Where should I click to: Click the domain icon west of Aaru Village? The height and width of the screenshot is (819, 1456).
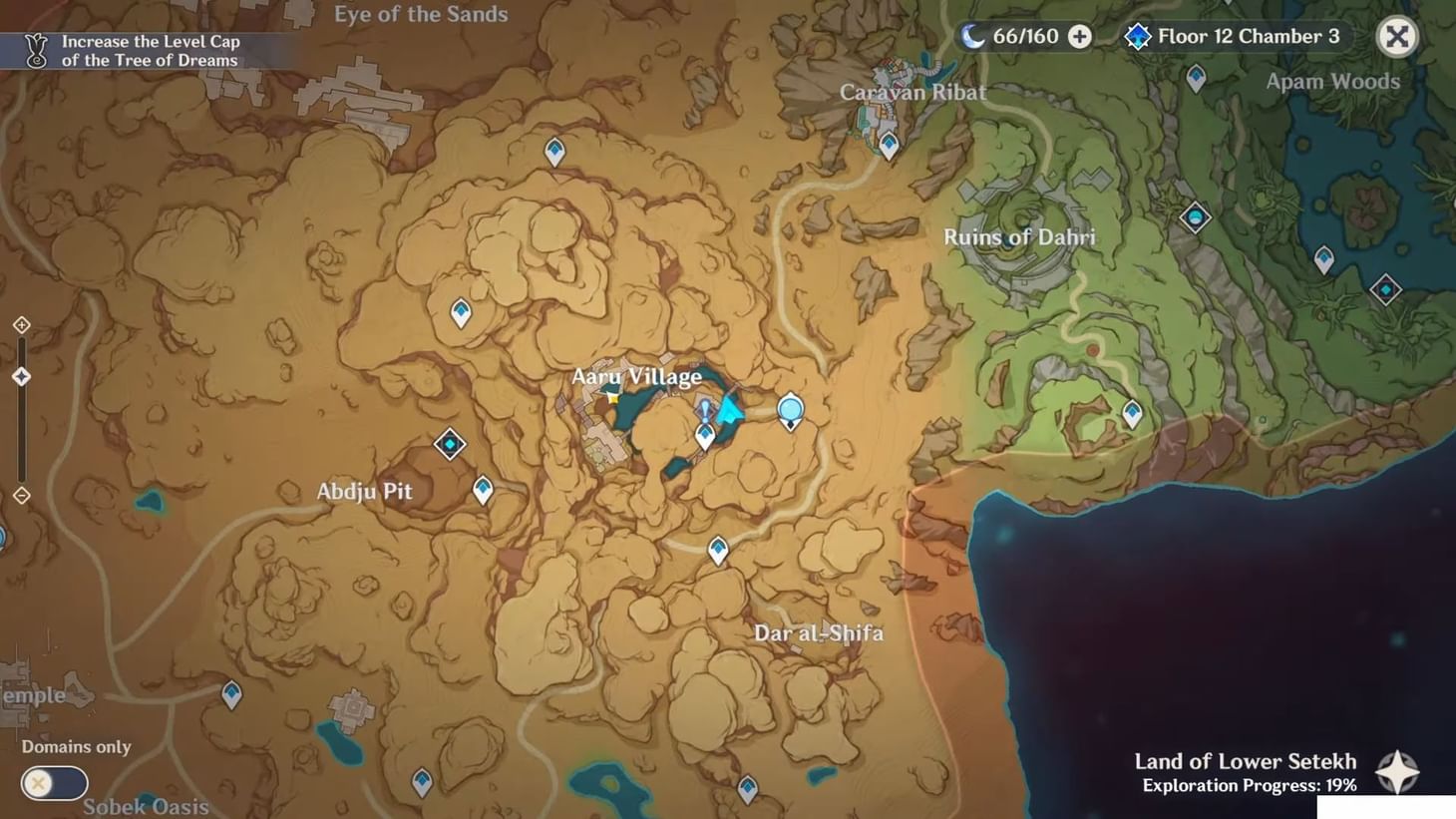pyautogui.click(x=449, y=445)
